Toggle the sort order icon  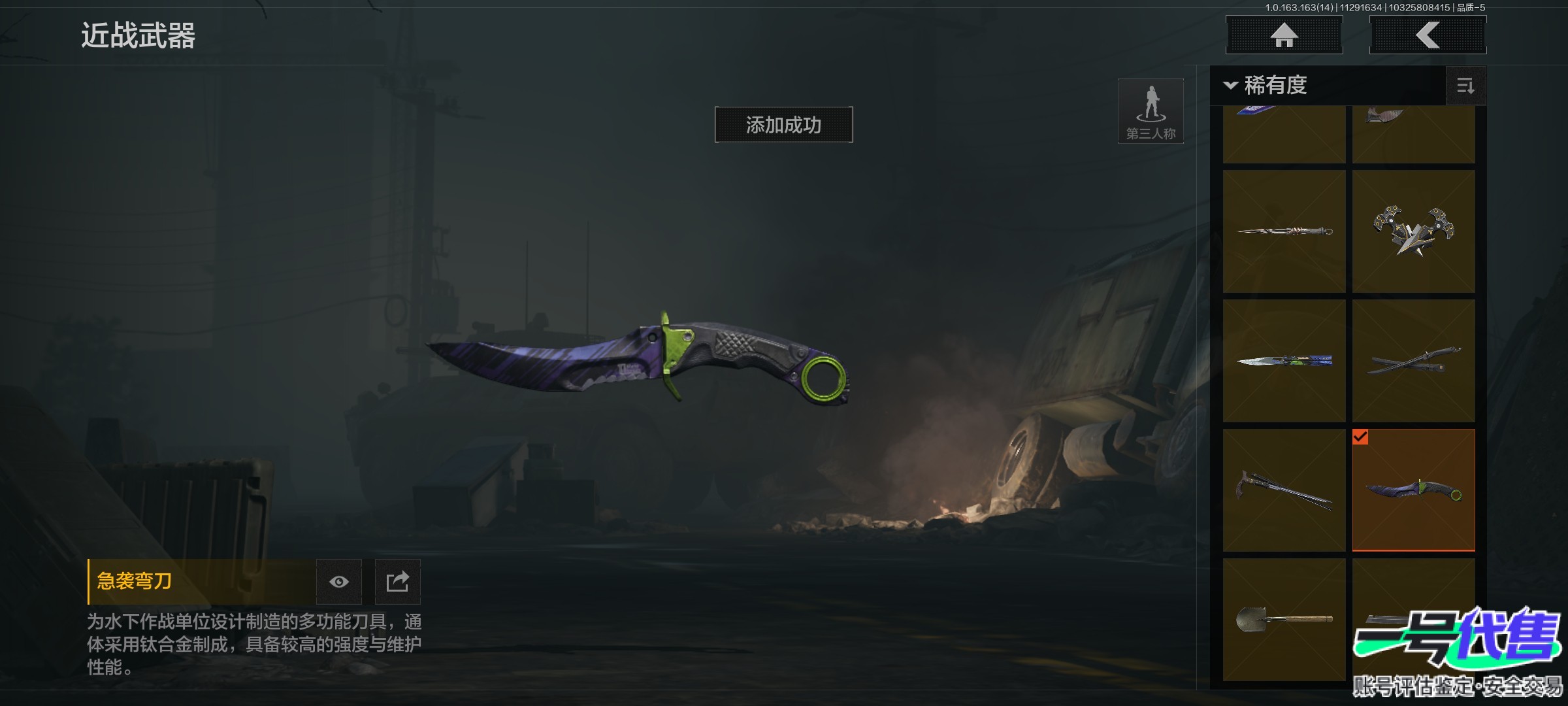tap(1465, 86)
